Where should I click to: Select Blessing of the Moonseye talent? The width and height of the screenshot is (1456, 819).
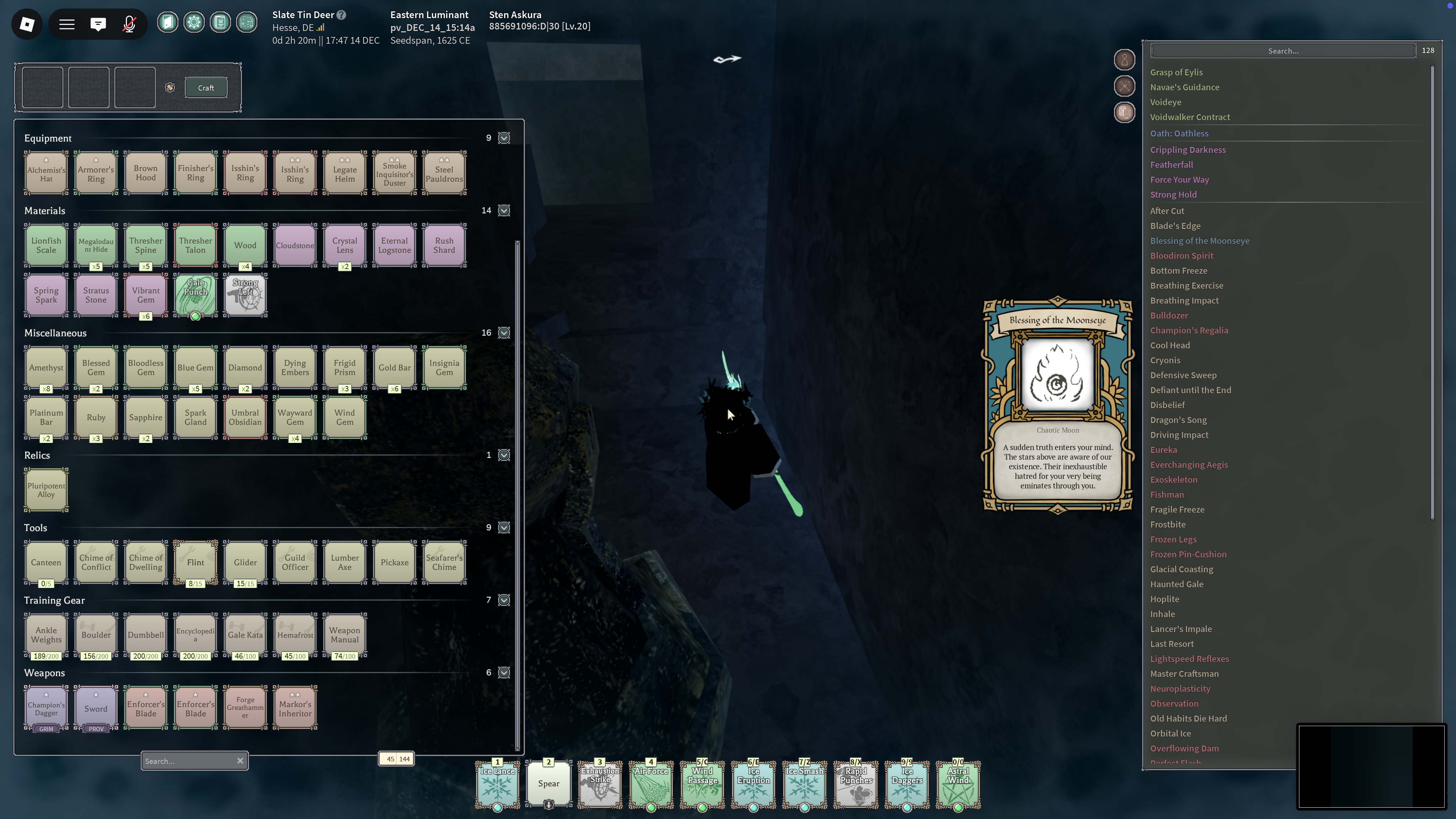(1199, 241)
